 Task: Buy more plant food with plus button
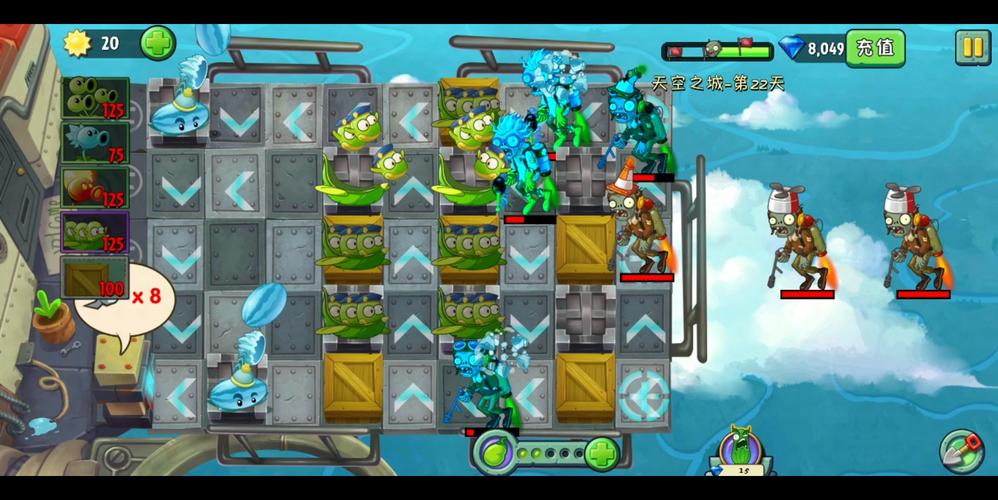point(601,453)
